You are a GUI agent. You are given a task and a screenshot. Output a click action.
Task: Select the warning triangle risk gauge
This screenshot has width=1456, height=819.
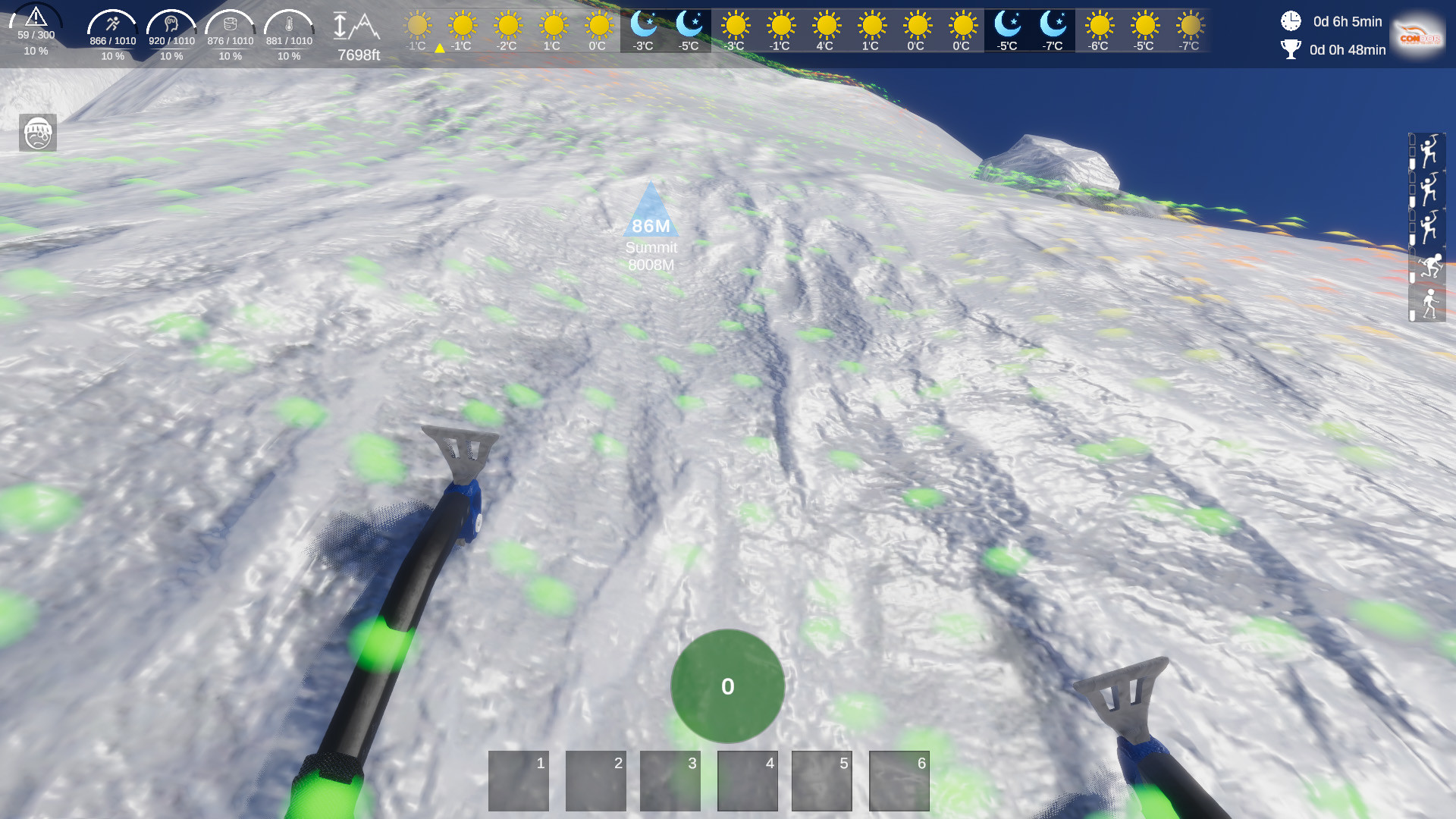36,20
